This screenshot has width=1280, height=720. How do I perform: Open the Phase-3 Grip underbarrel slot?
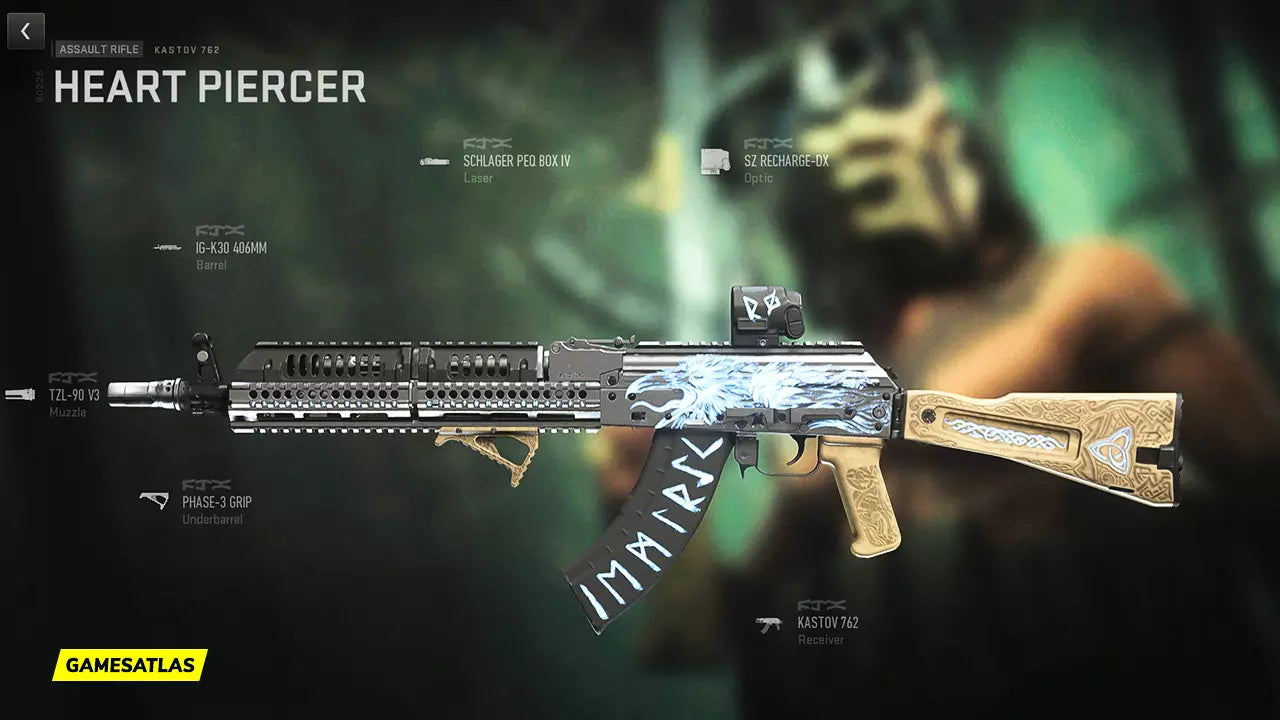216,501
